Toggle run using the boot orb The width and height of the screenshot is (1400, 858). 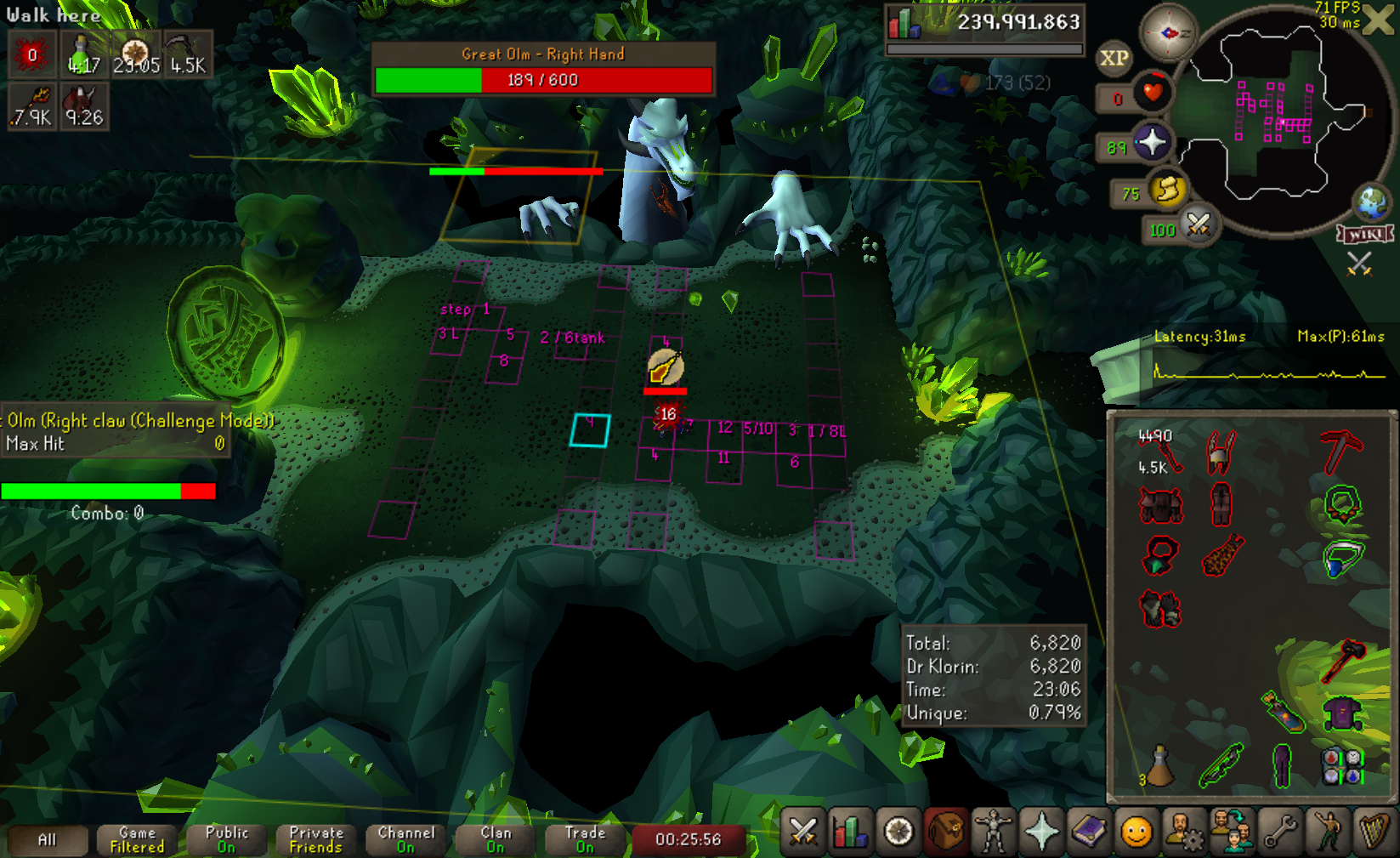tap(1168, 190)
